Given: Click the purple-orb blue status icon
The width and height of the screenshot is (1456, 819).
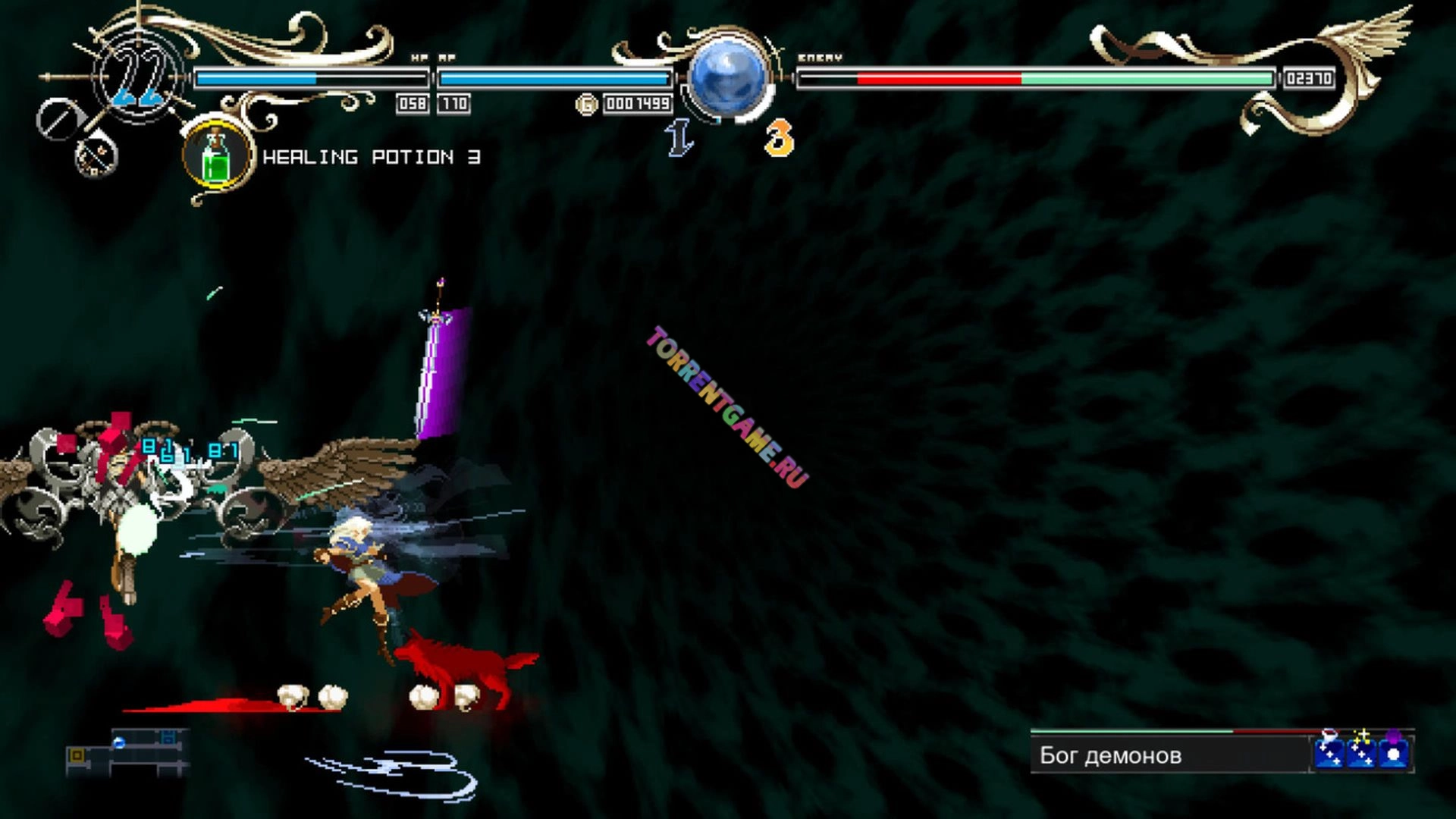Looking at the screenshot, I should pos(1394,751).
